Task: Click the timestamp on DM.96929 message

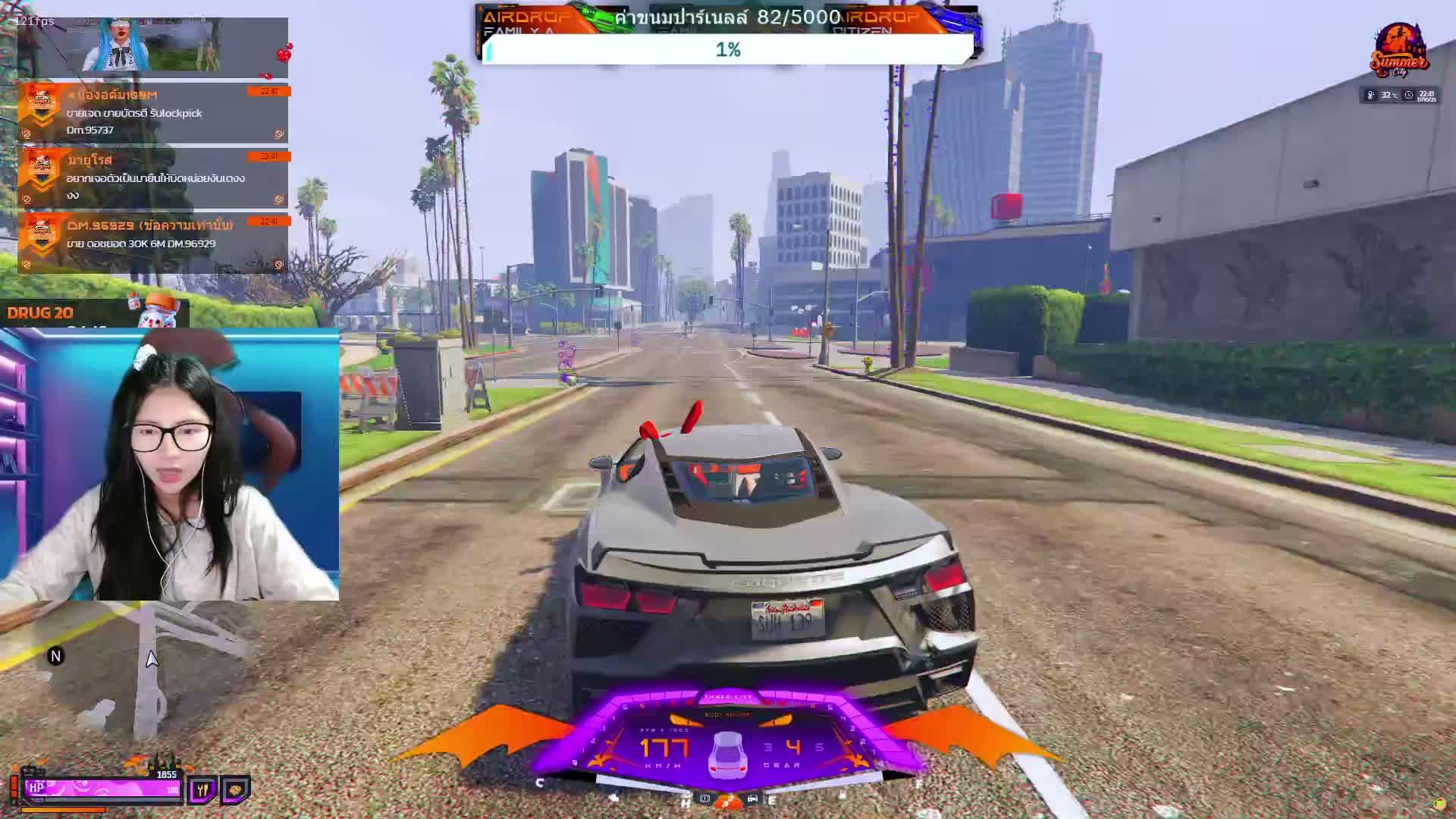Action: coord(268,221)
